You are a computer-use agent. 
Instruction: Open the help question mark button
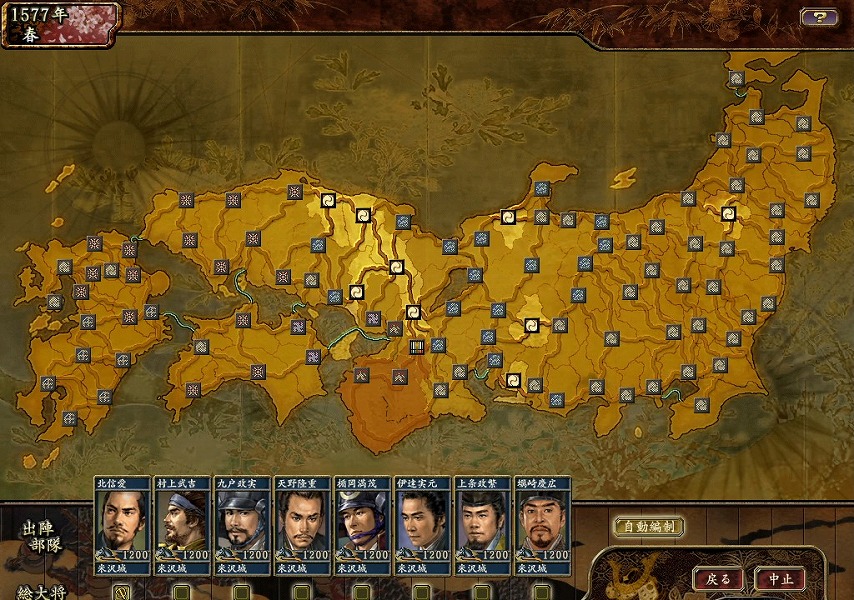click(819, 17)
